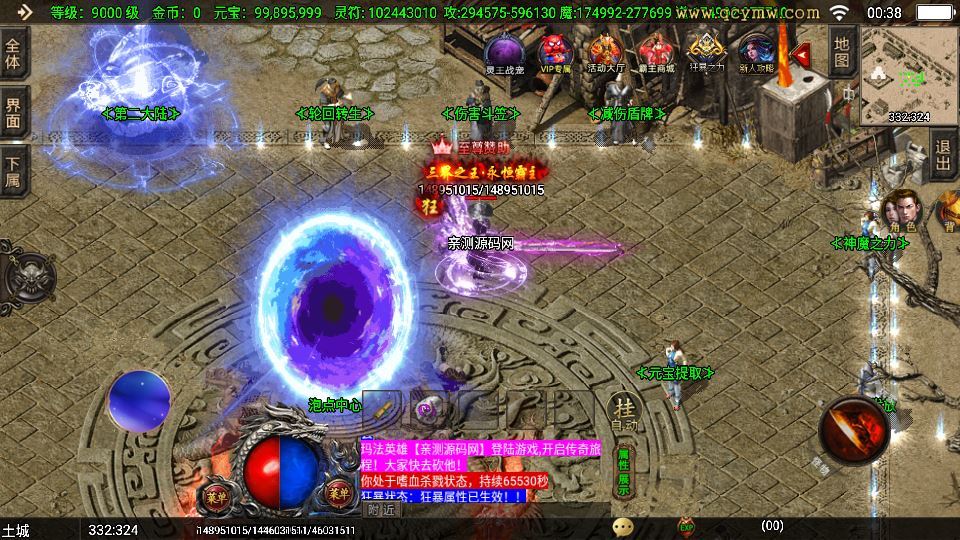Collapse the top icon row with red arrow
The image size is (960, 540).
800,52
